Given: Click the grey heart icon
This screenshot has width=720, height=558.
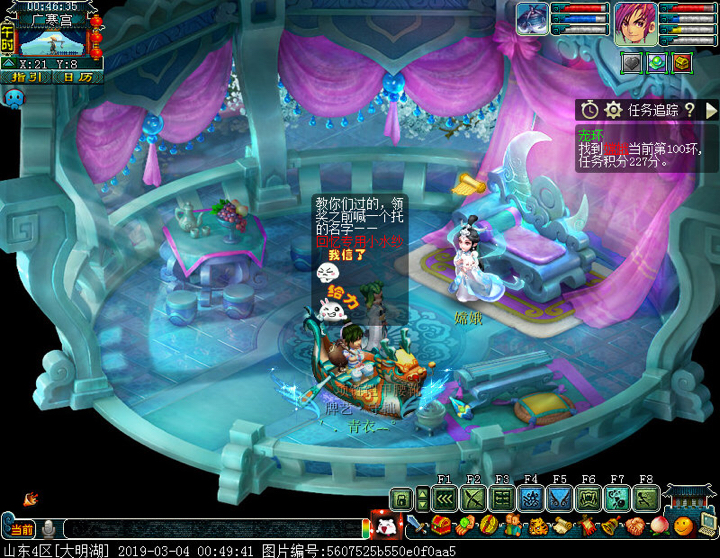Looking at the screenshot, I should pos(632,62).
